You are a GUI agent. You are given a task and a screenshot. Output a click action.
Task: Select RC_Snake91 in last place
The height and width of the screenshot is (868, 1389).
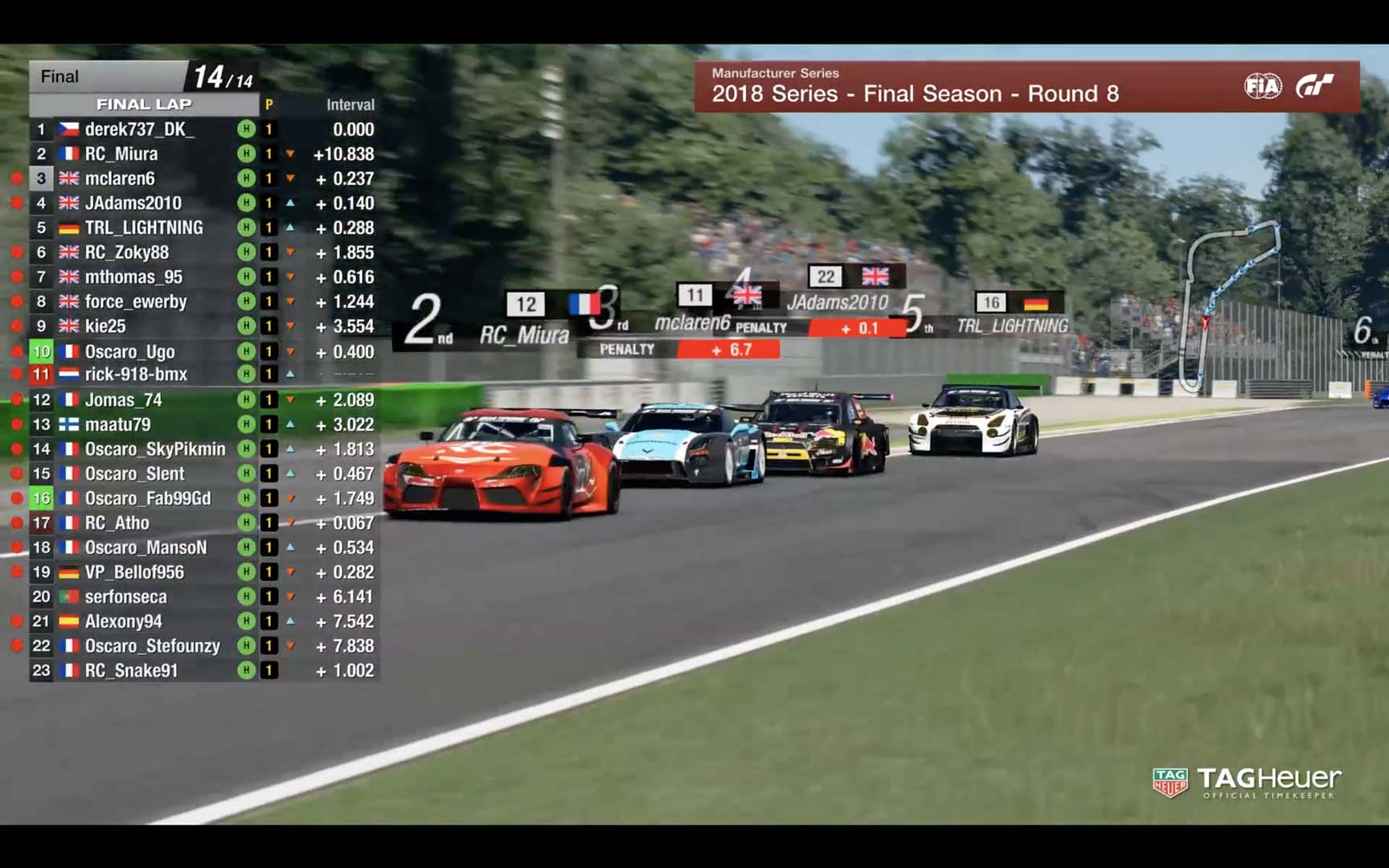131,670
